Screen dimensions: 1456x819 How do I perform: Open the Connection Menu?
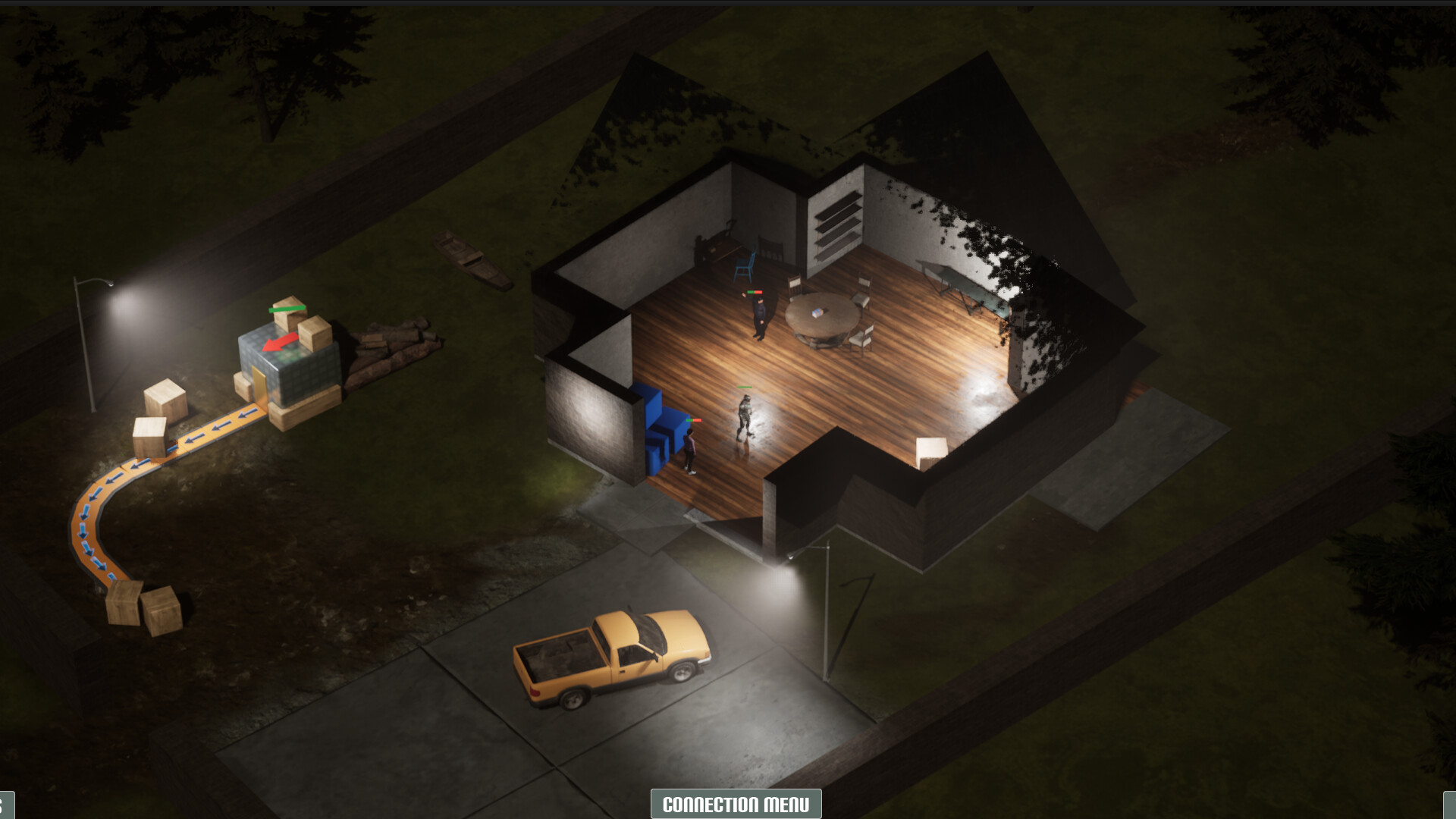point(735,803)
